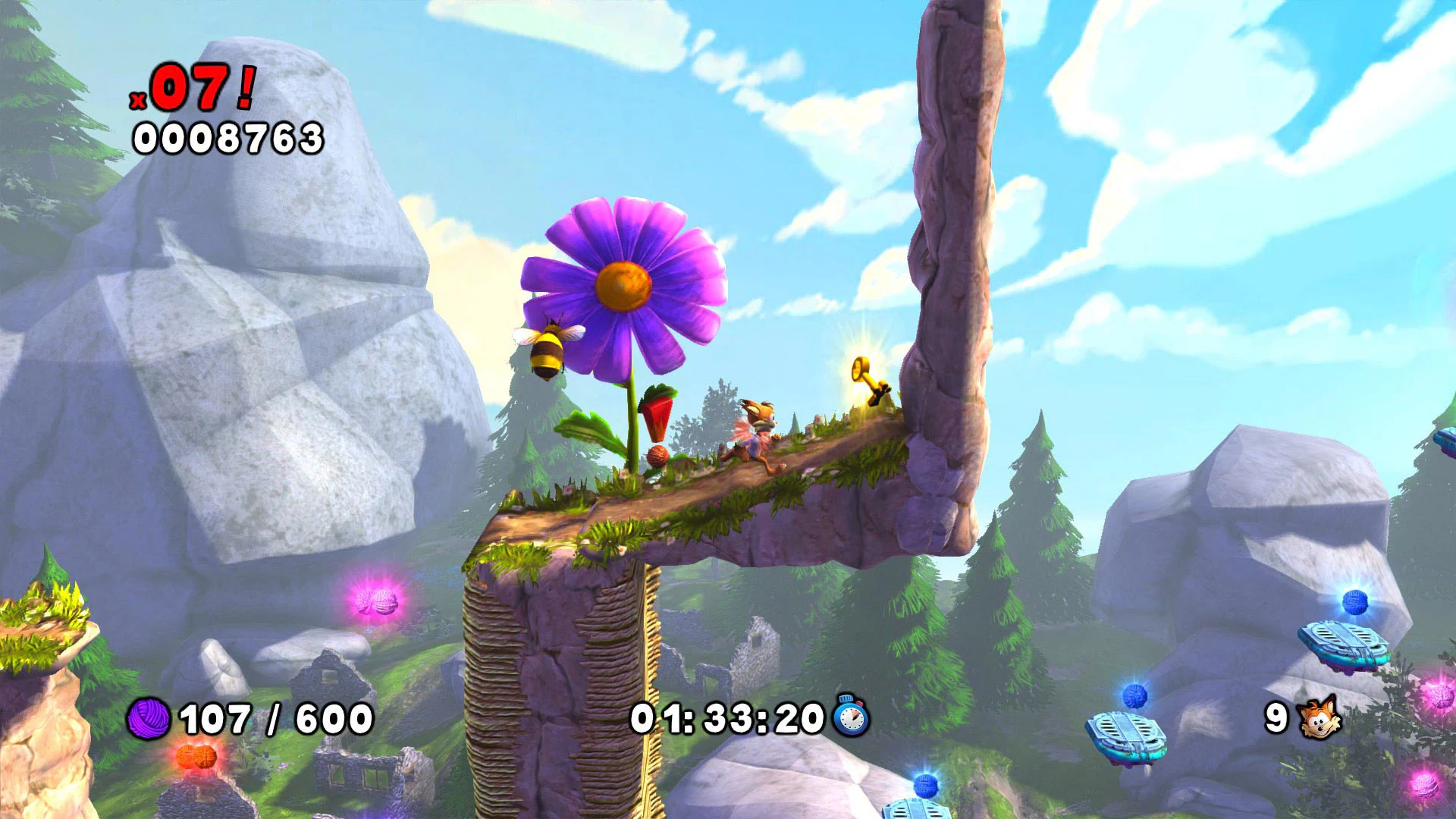Viewport: 1456px width, 819px height.
Task: Click the x07 combo multiplier indicator
Action: [x=192, y=87]
